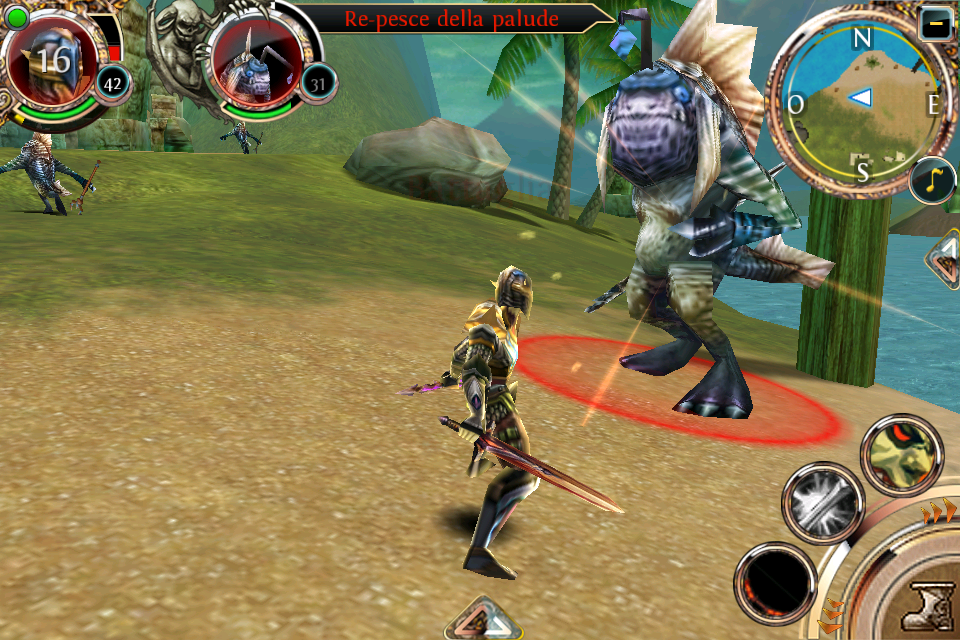Viewport: 960px width, 640px height.
Task: Toggle the music note button
Action: [932, 180]
